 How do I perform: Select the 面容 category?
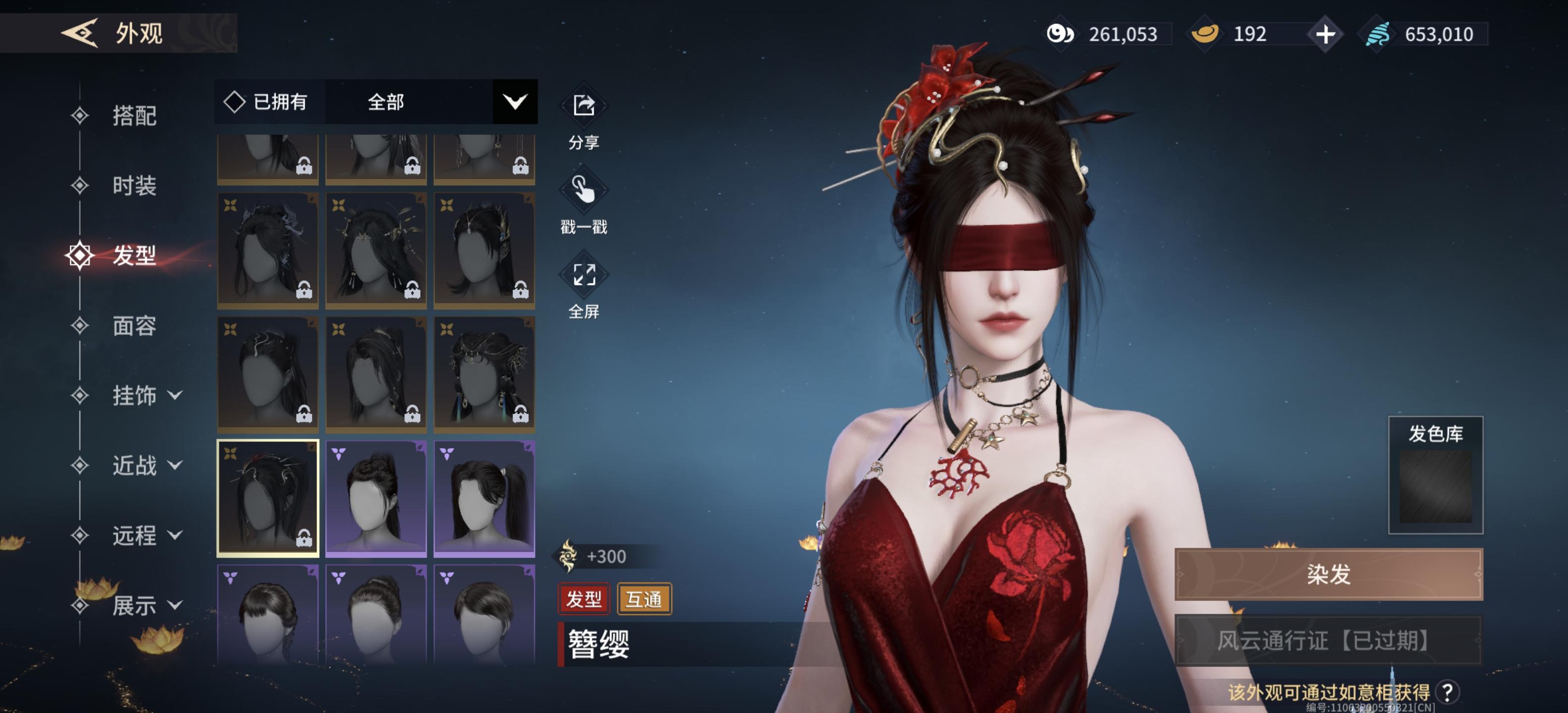tap(134, 326)
